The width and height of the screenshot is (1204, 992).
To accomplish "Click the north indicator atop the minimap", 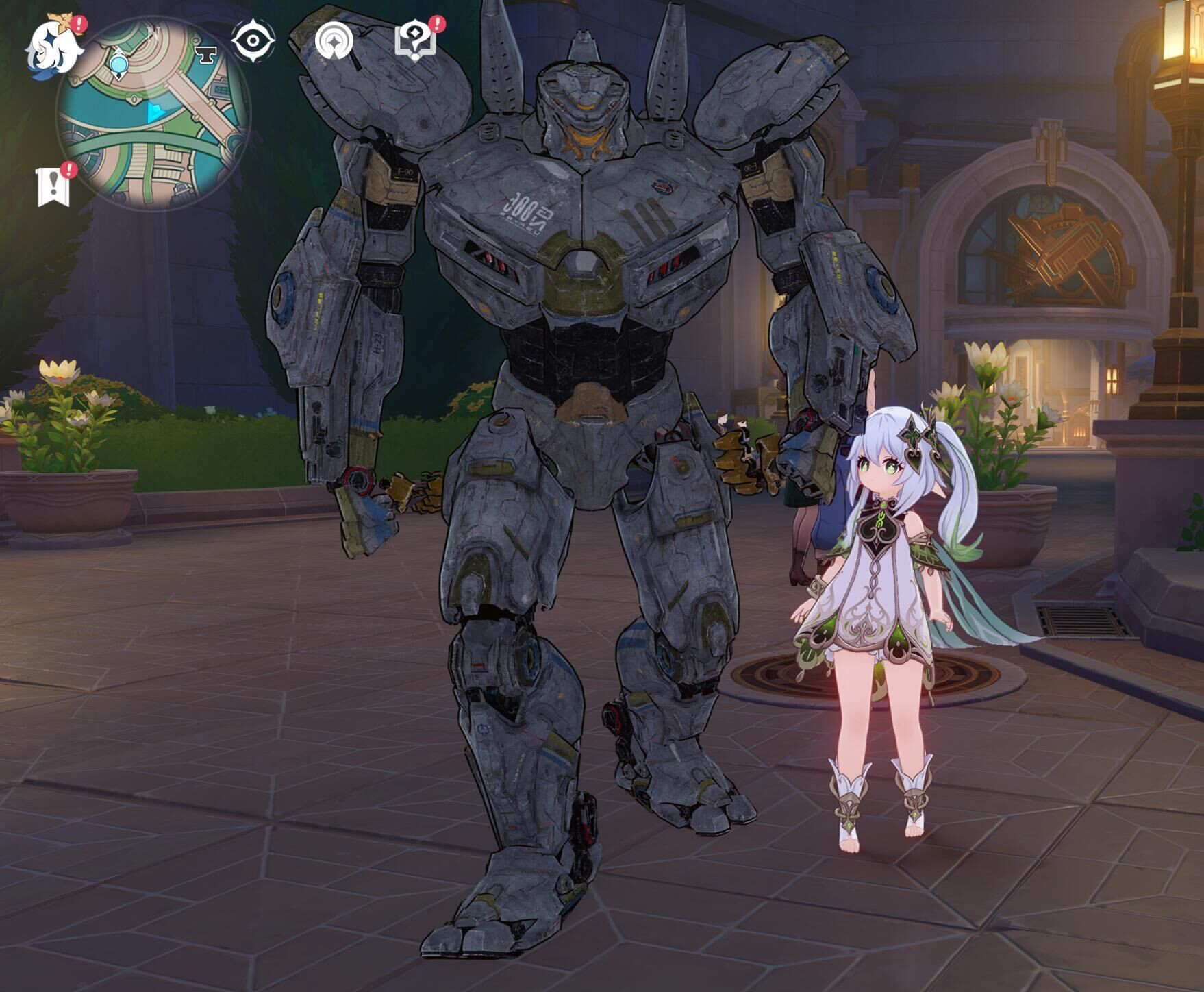I will coord(153,30).
